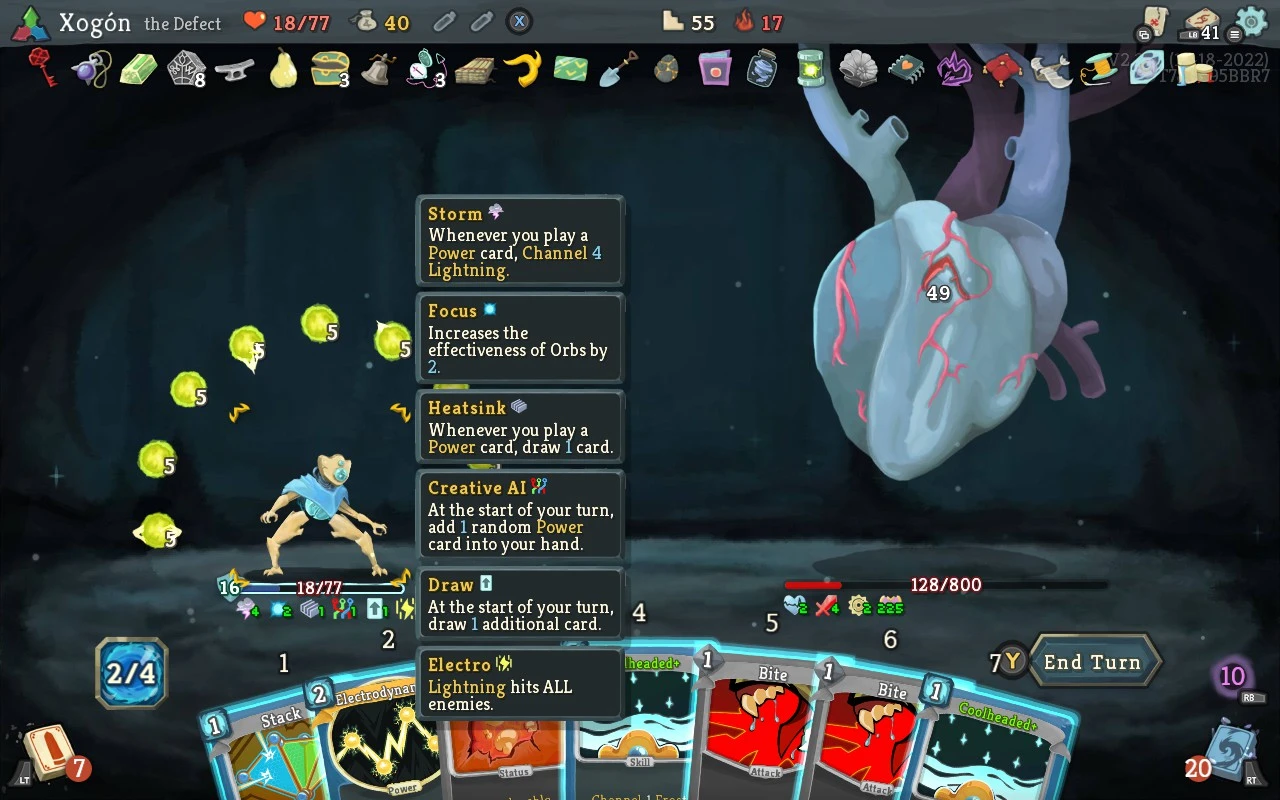Inspect the anchor relic
This screenshot has height=800, width=1280.
235,69
